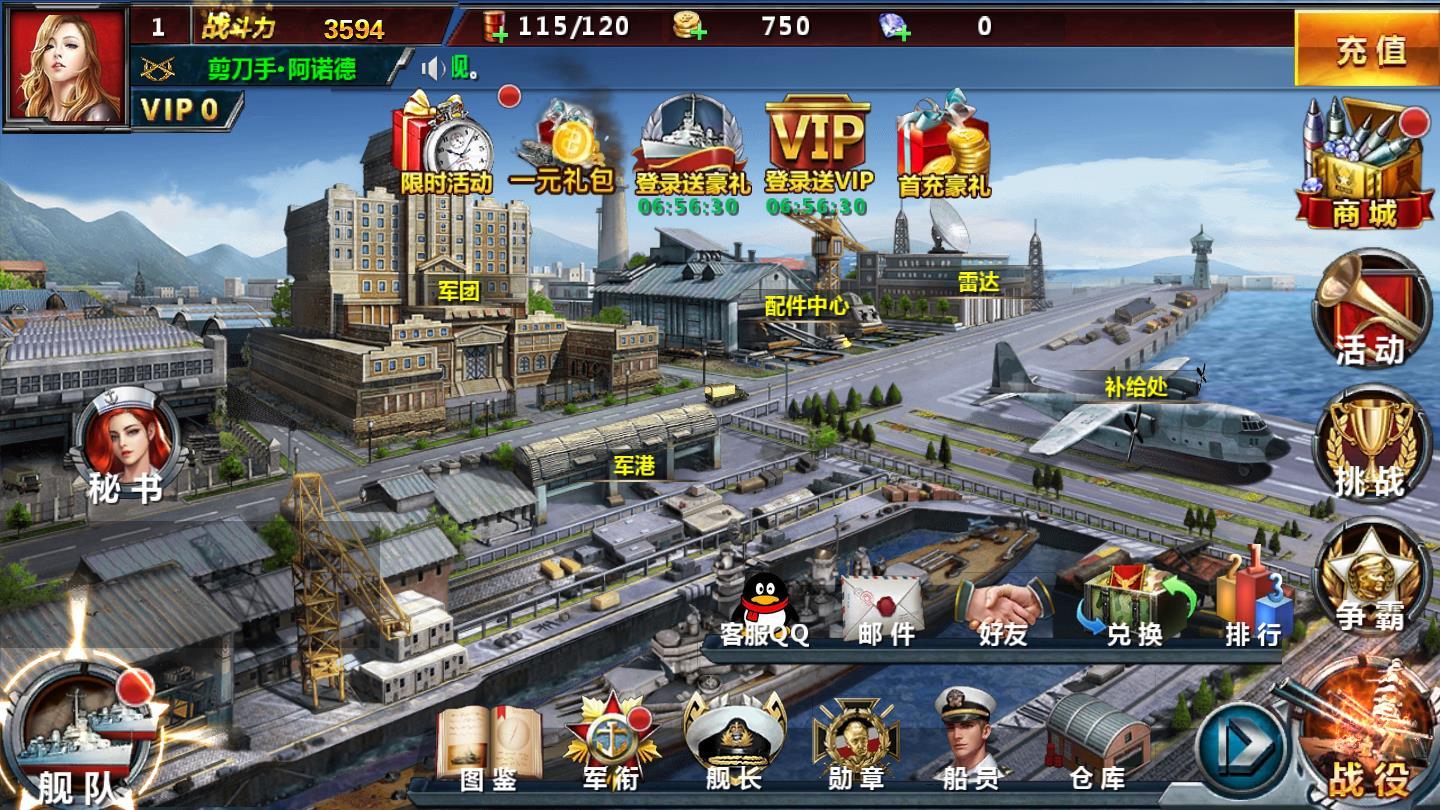1440x810 pixels.
Task: Open the 仓库 warehouse
Action: 1097,744
